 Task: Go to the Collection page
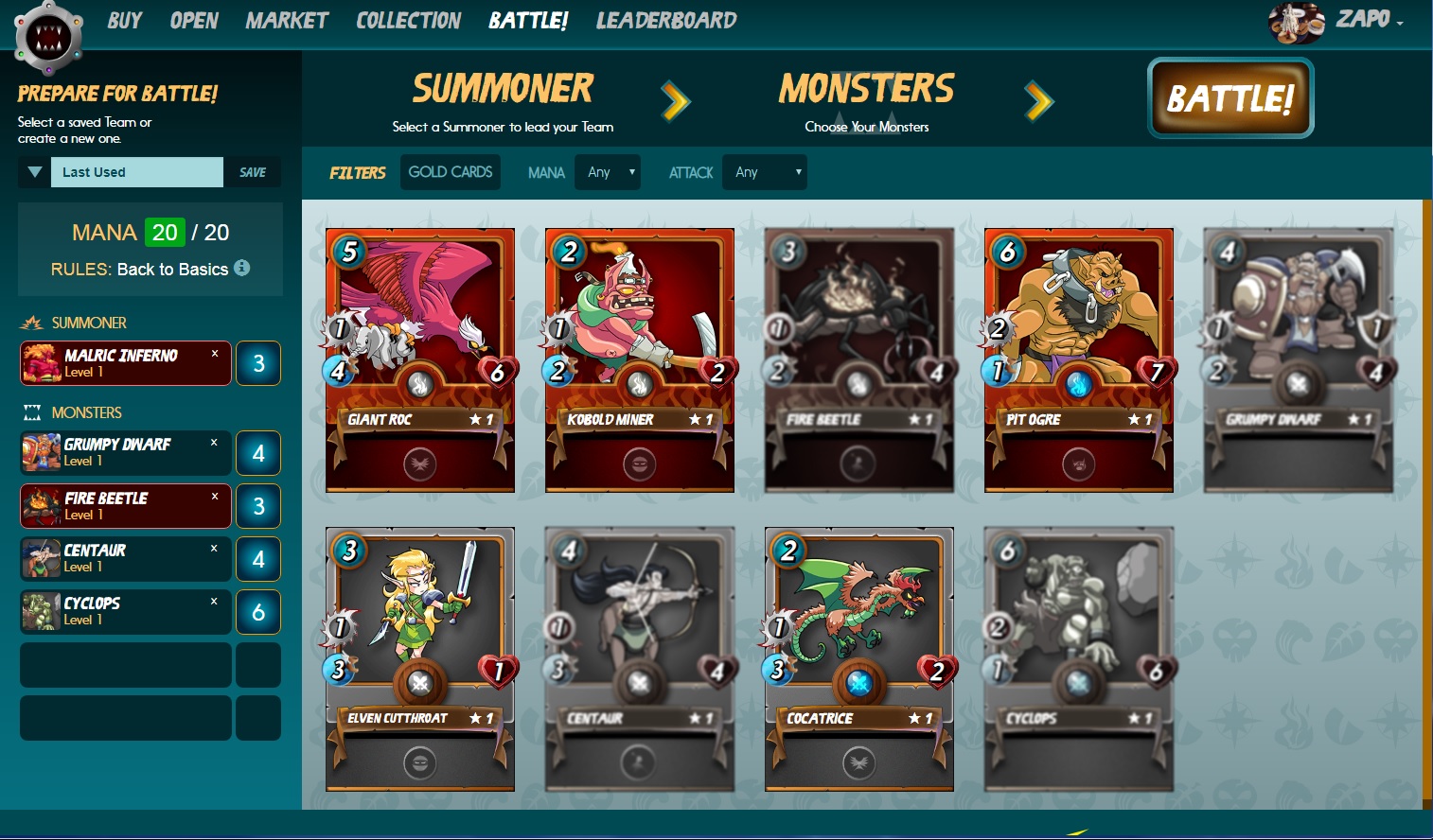click(408, 21)
